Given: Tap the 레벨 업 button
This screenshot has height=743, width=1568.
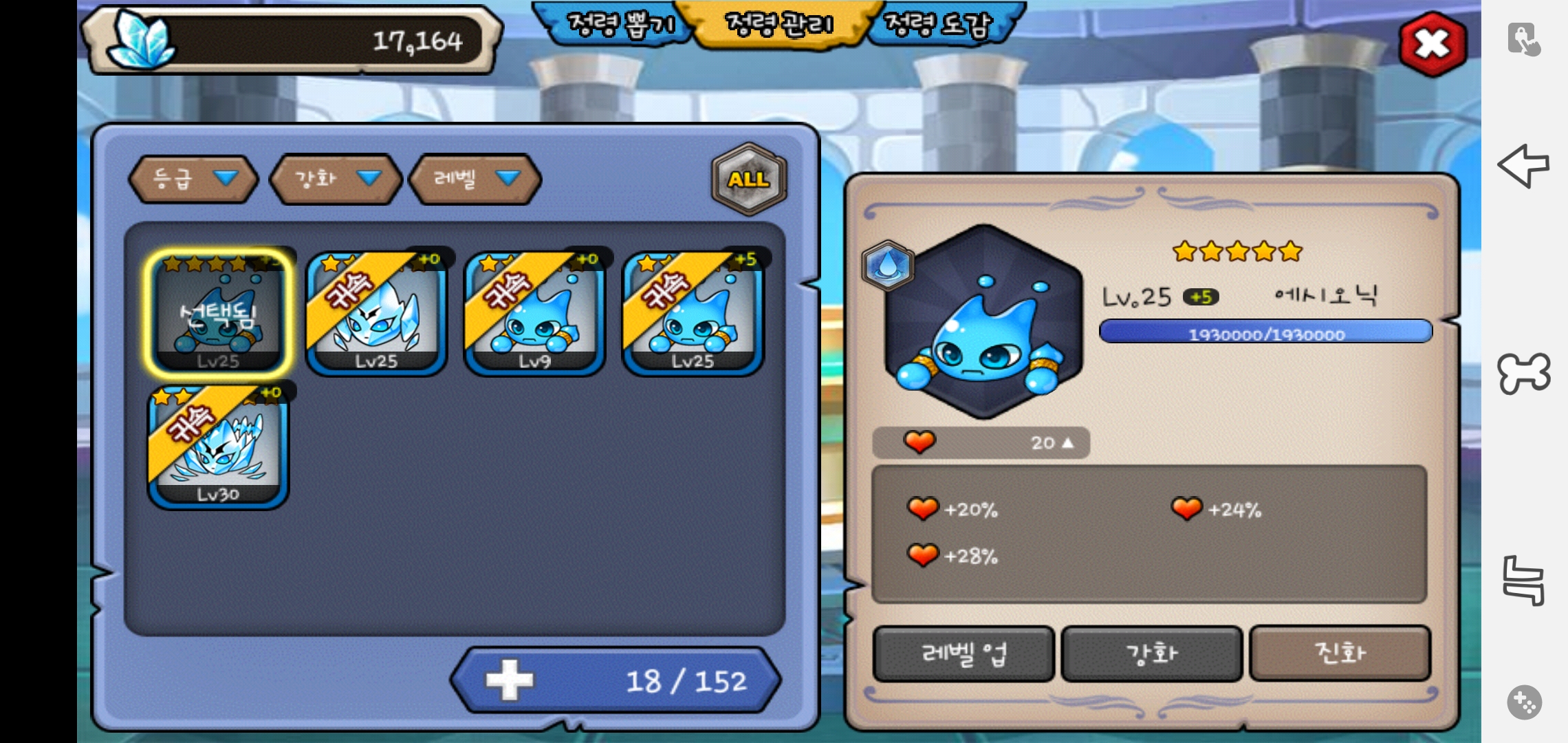Looking at the screenshot, I should click(x=963, y=654).
